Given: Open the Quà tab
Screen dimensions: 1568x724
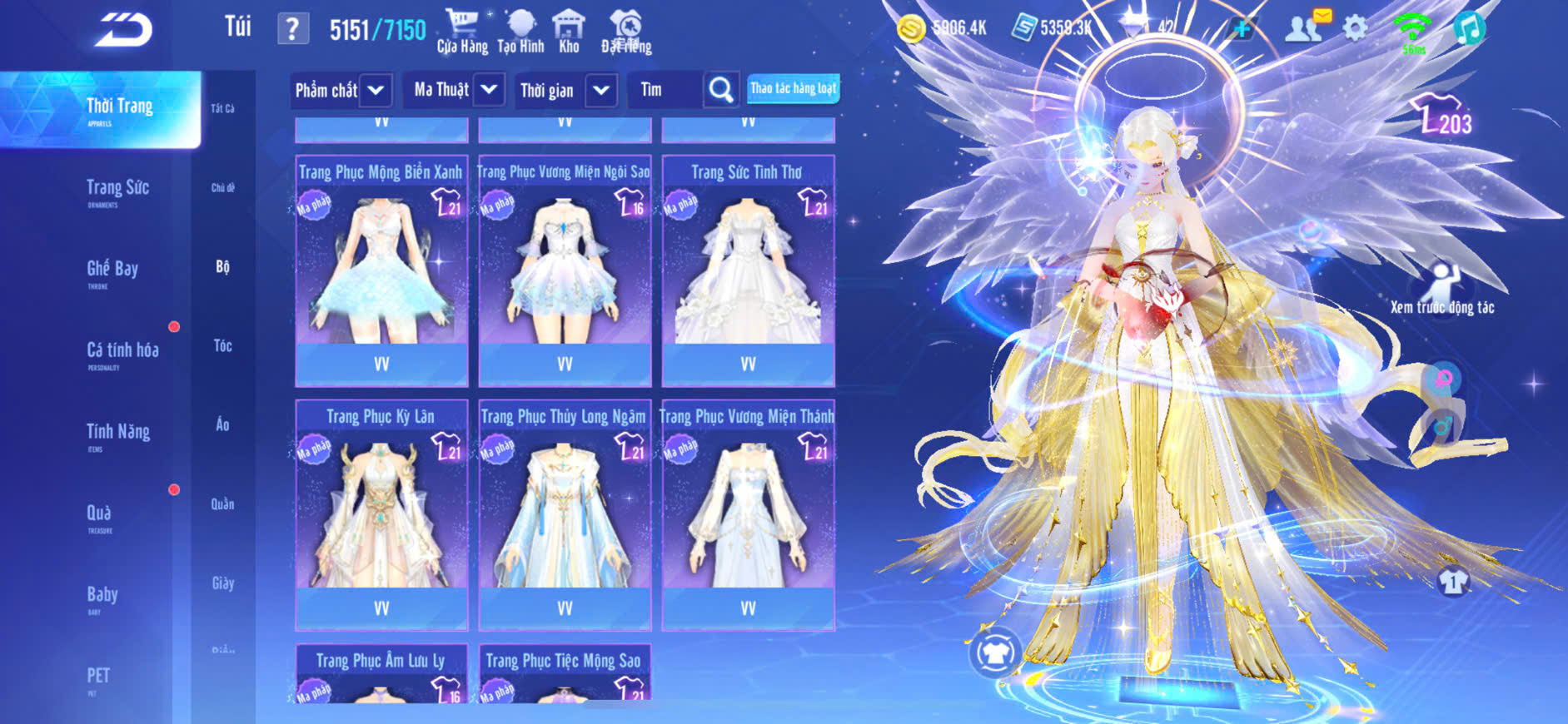Looking at the screenshot, I should (x=99, y=513).
